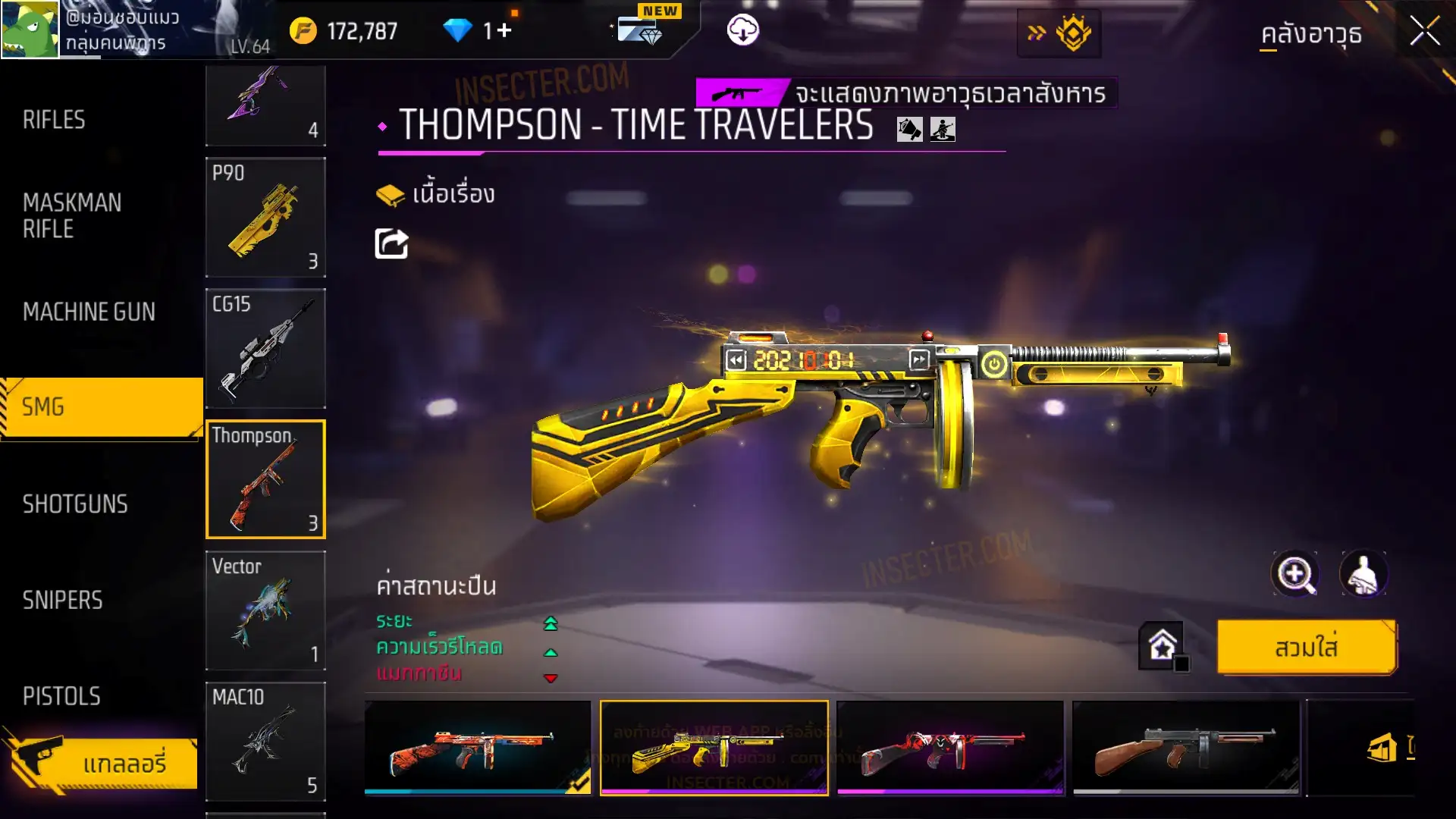The height and width of the screenshot is (819, 1456).
Task: Open the MASKMAN RIFLE category
Action: [x=72, y=215]
